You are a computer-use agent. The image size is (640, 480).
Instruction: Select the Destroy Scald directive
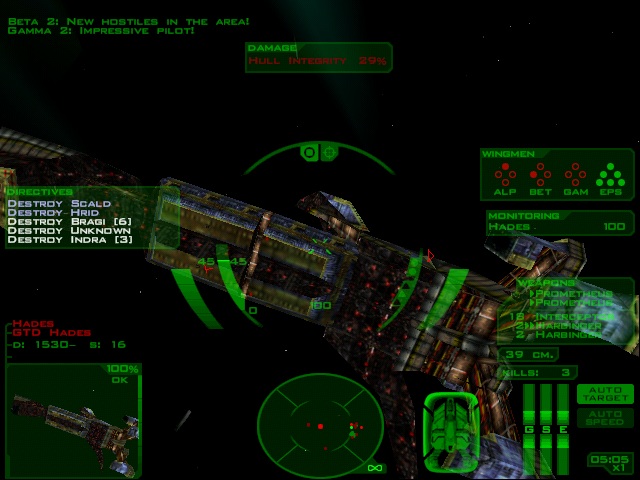[58, 203]
